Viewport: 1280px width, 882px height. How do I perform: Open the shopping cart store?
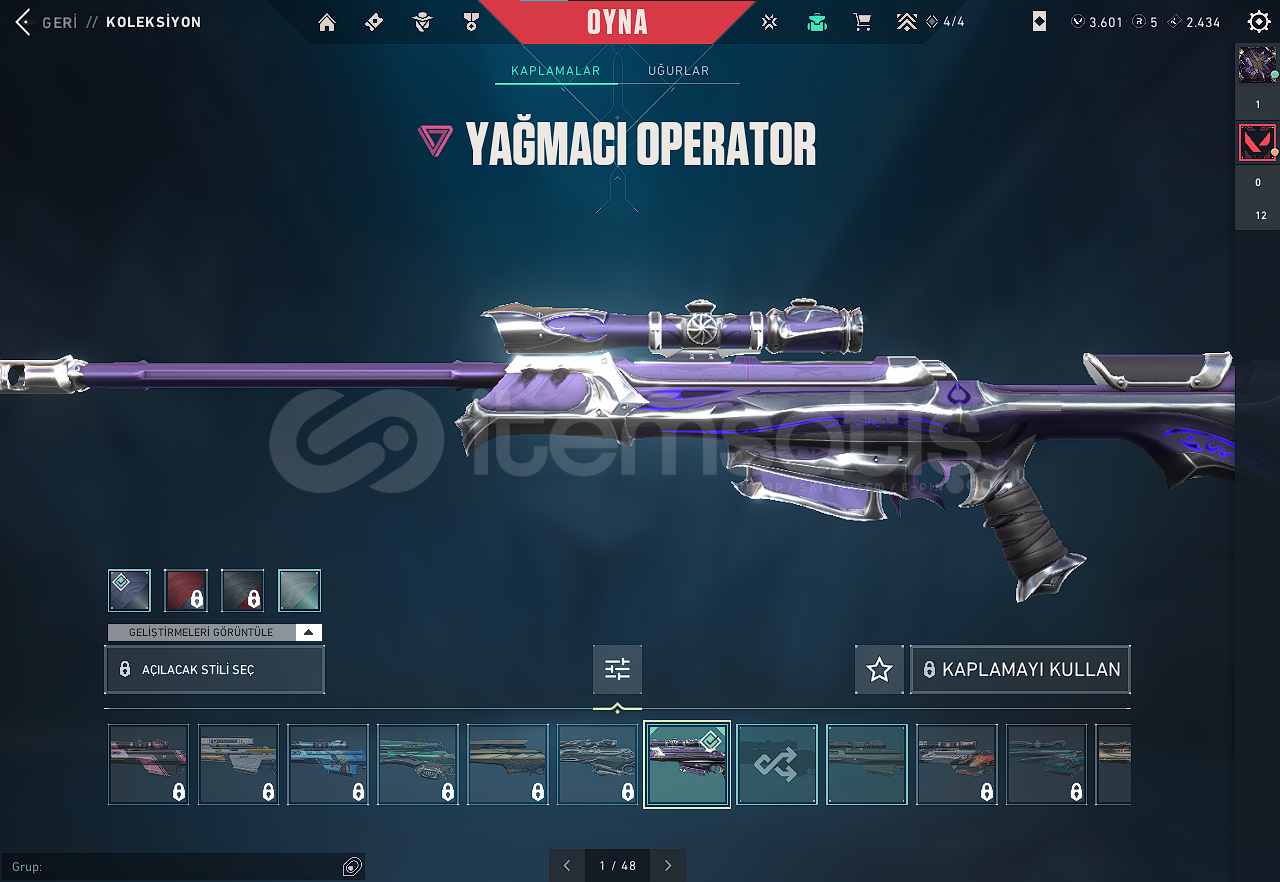[862, 22]
